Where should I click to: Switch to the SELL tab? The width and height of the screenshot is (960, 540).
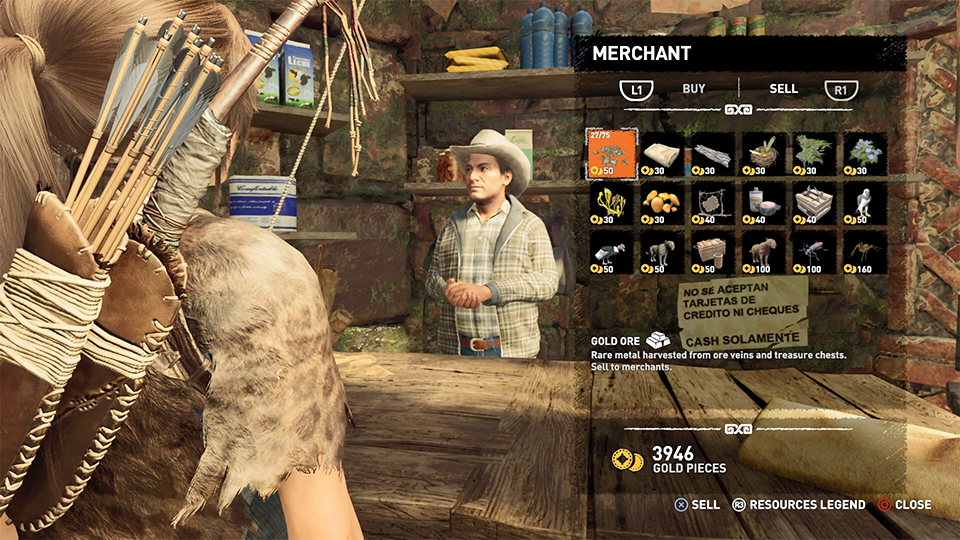[783, 89]
